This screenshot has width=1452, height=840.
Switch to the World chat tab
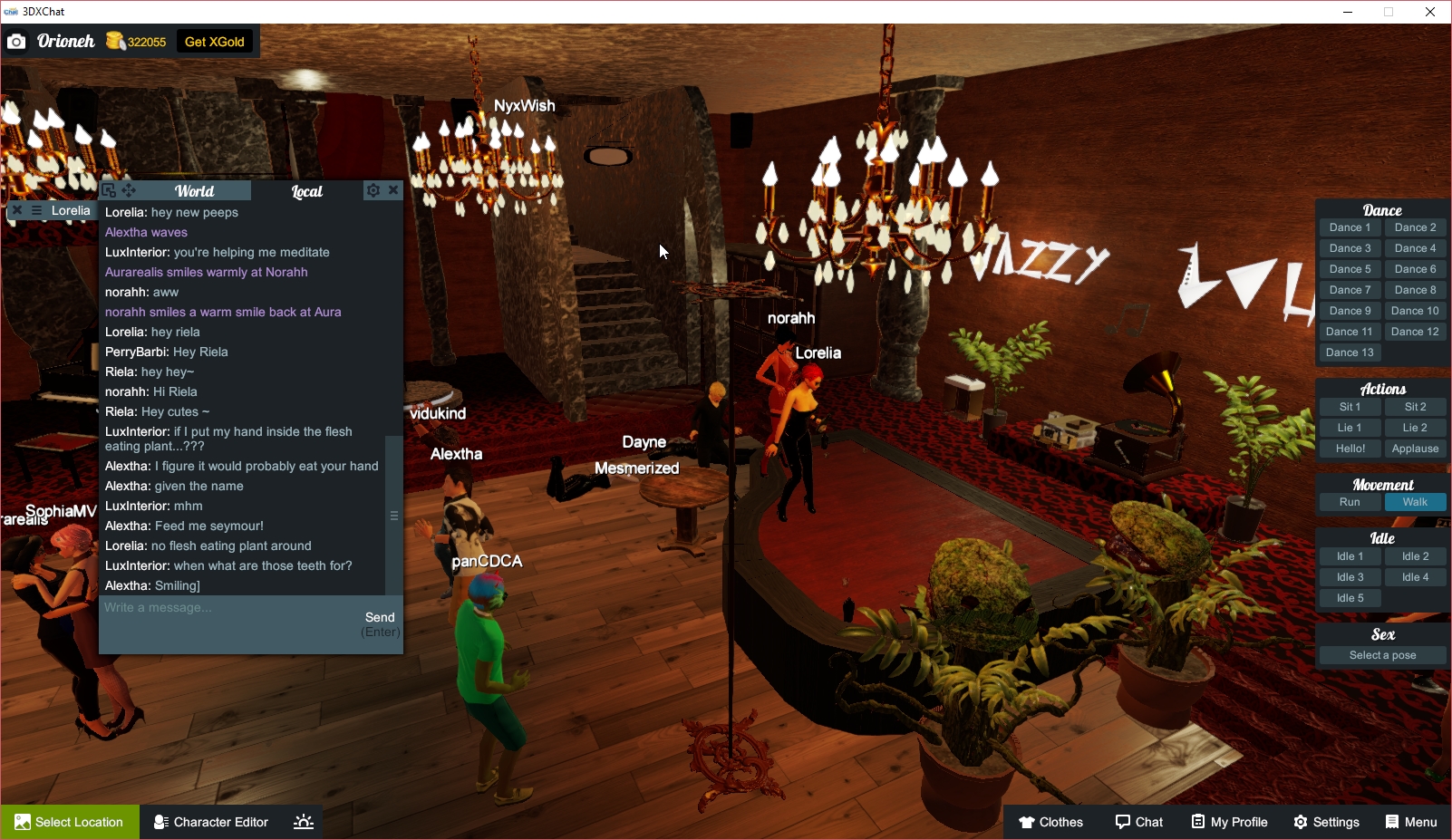194,190
